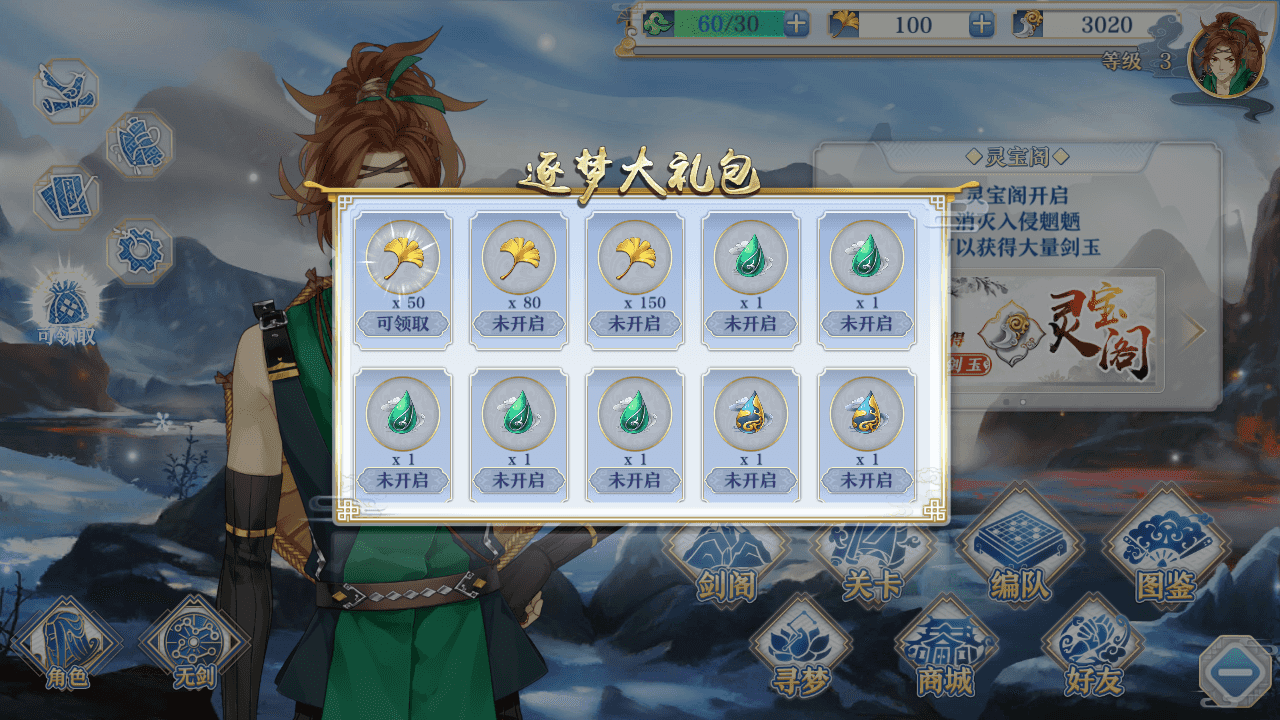Open the 关卡 stages menu

(872, 570)
